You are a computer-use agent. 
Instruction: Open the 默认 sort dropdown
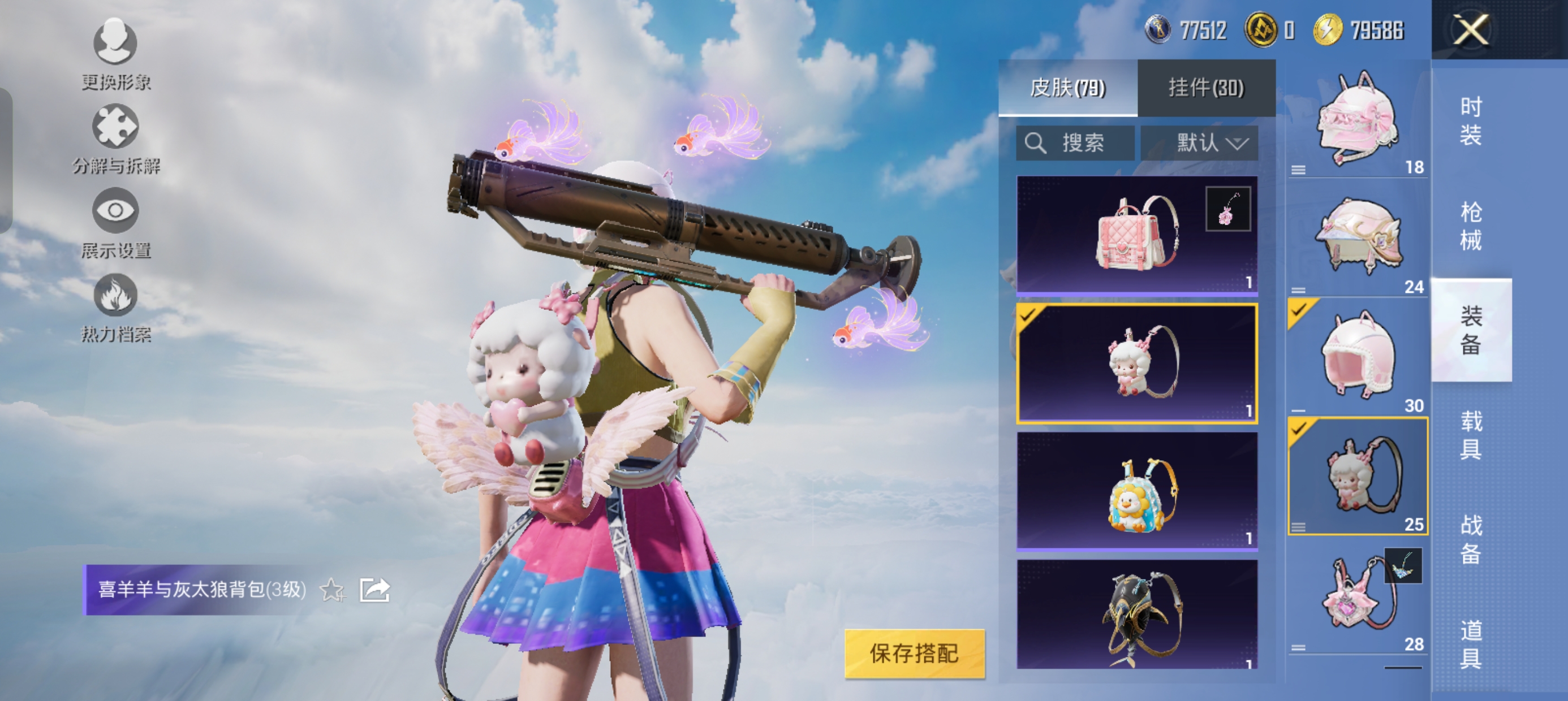(x=1199, y=144)
